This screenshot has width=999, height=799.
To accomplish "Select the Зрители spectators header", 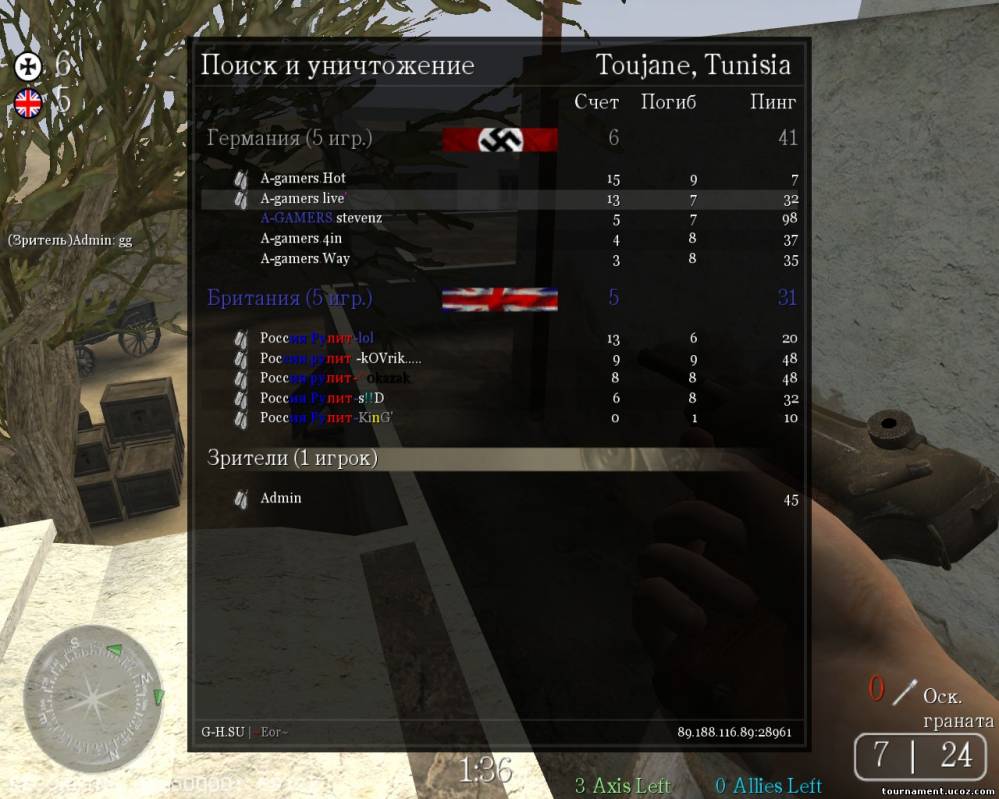I will [x=293, y=458].
